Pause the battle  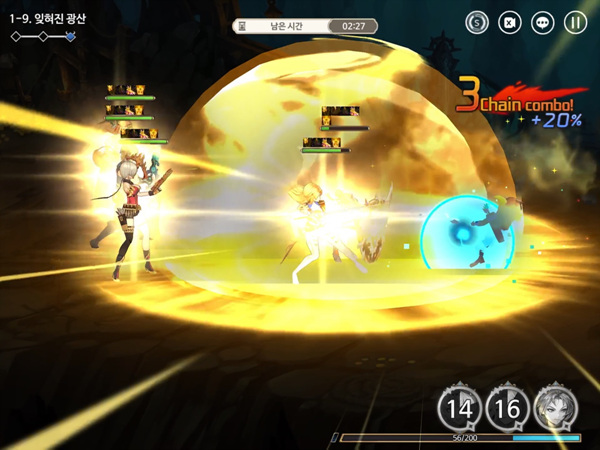(575, 22)
